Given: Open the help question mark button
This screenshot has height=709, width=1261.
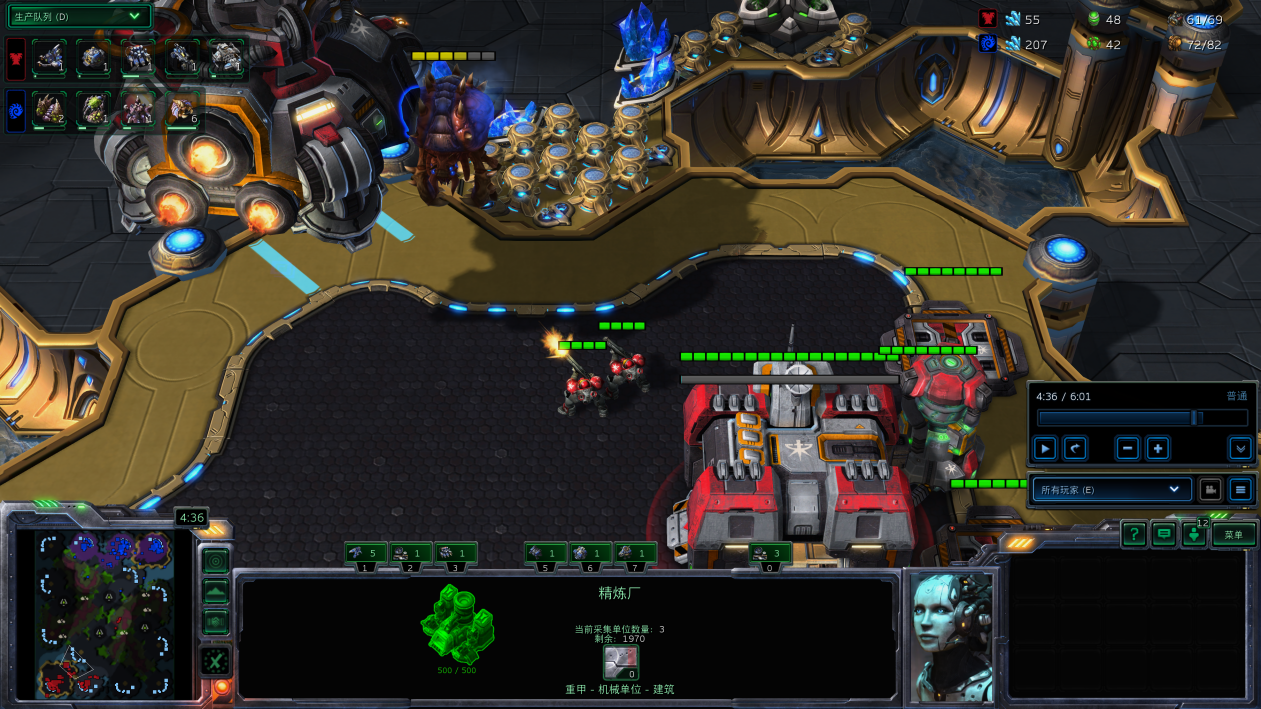Looking at the screenshot, I should click(1133, 535).
